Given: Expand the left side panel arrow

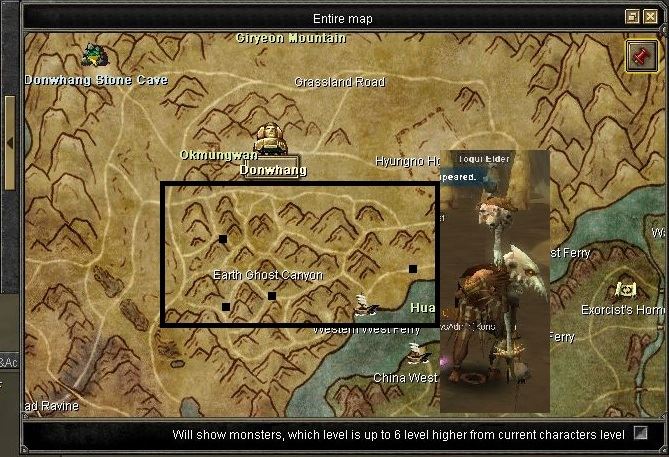Looking at the screenshot, I should (x=9, y=143).
